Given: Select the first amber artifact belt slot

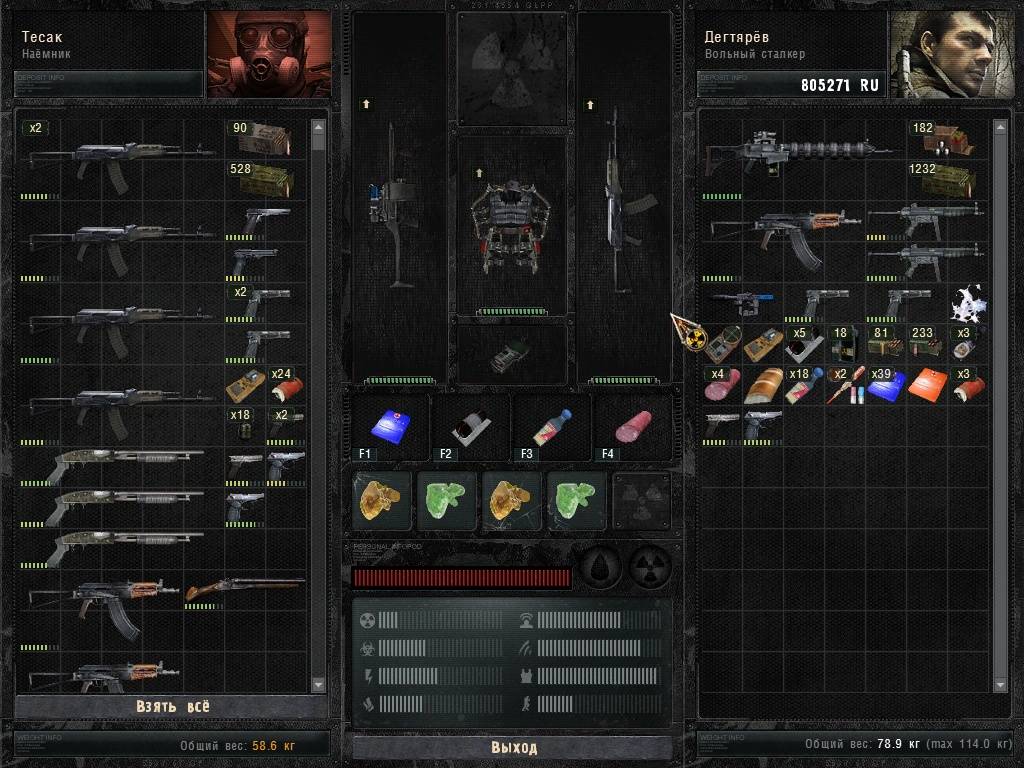Looking at the screenshot, I should pyautogui.click(x=382, y=500).
